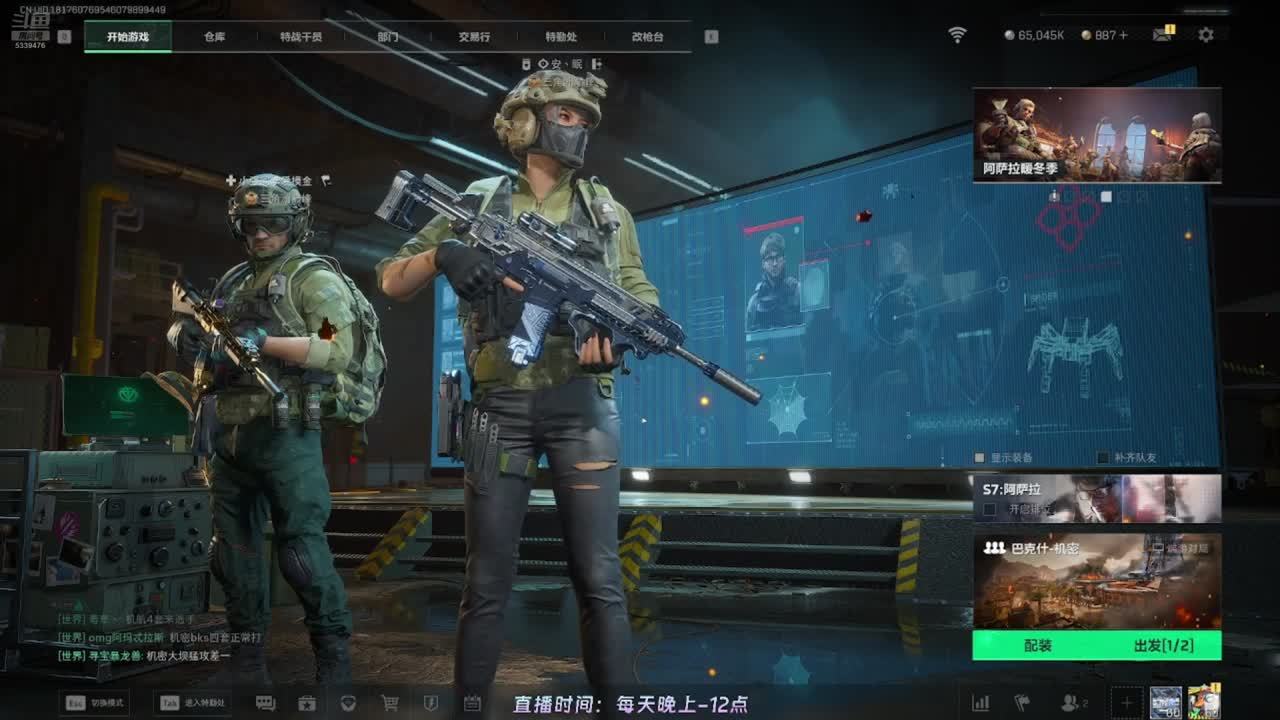This screenshot has height=720, width=1280.
Task: Select the 开始游戏 start game tab
Action: 128,37
